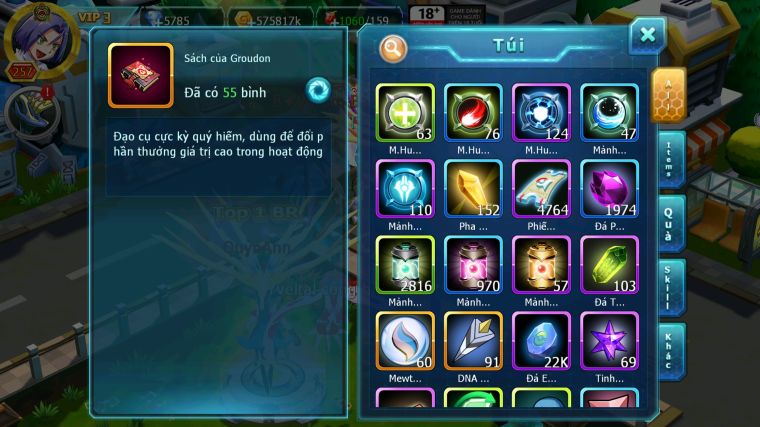Open the Skill tab
This screenshot has height=427, width=760.
click(671, 288)
